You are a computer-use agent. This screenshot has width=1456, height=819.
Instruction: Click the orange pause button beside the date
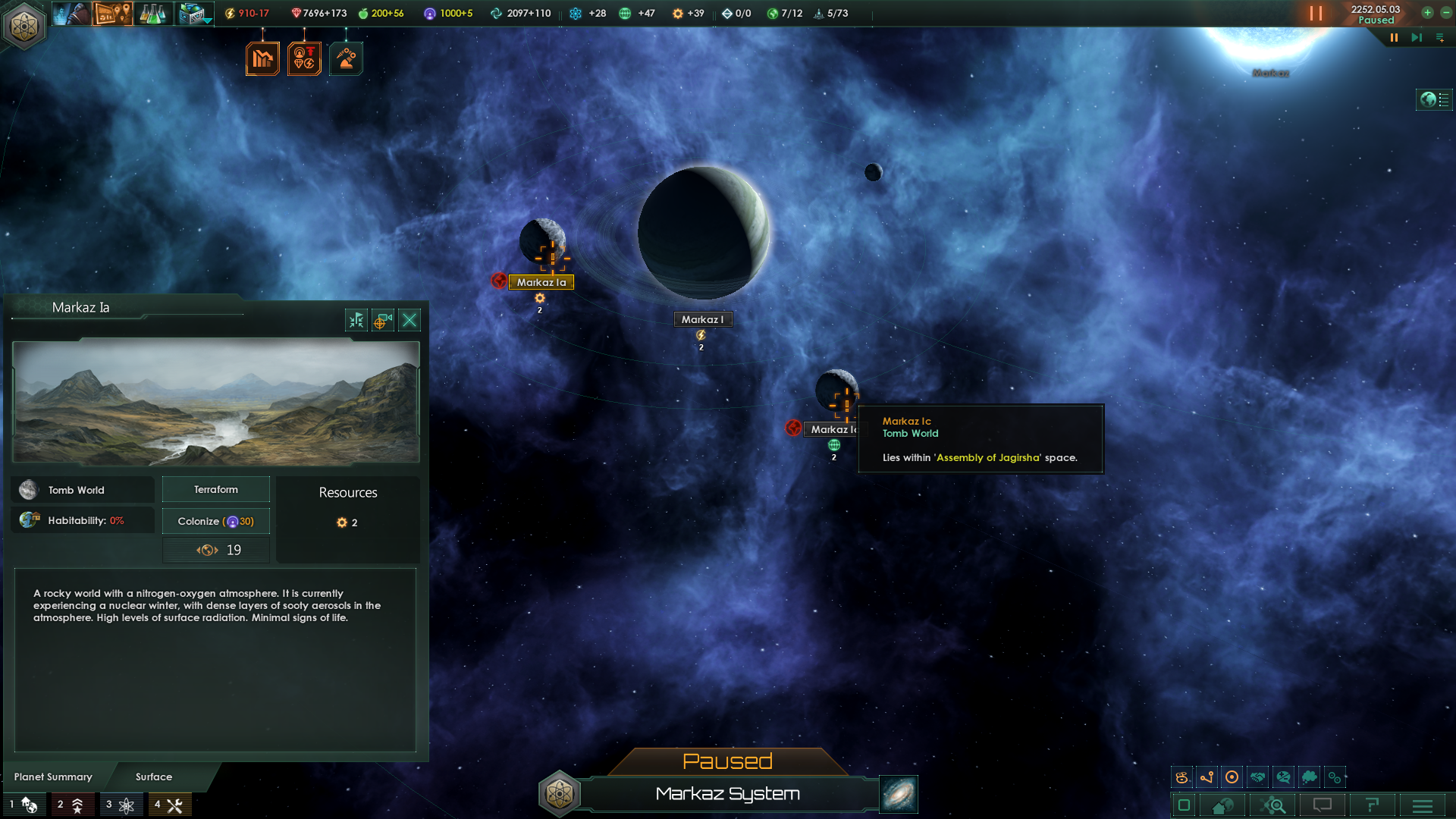point(1316,13)
